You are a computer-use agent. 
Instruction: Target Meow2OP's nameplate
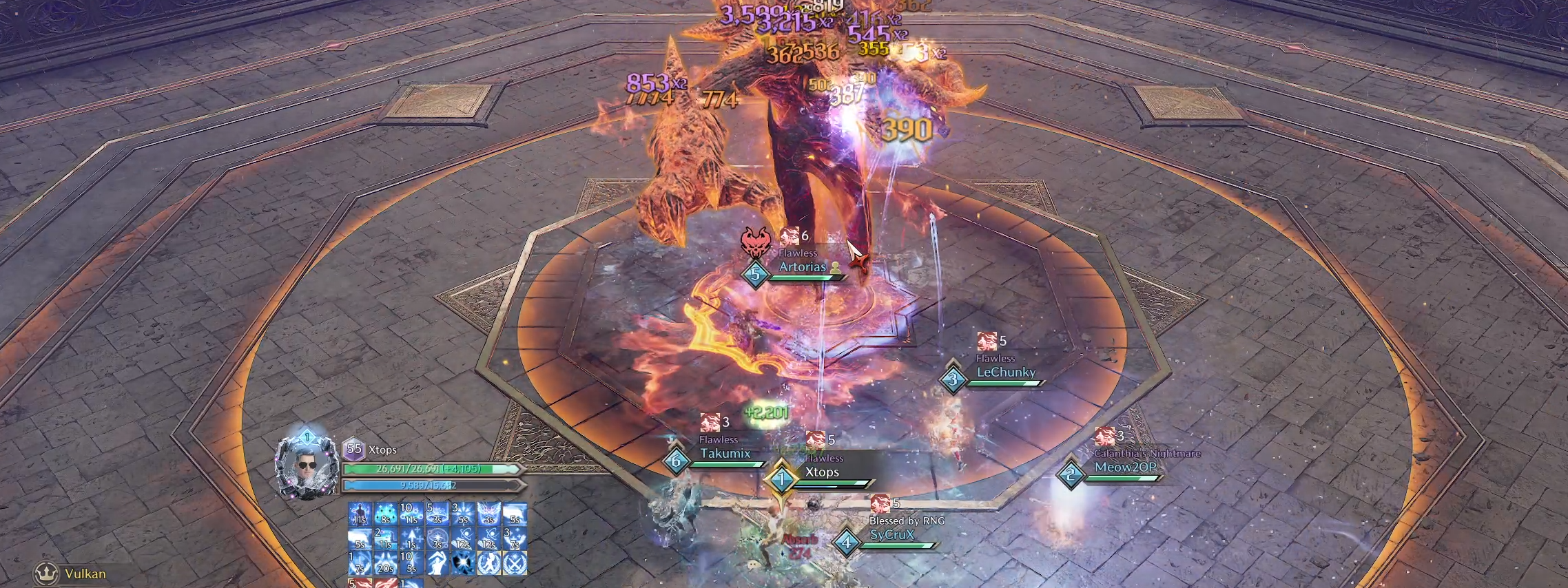click(1125, 468)
